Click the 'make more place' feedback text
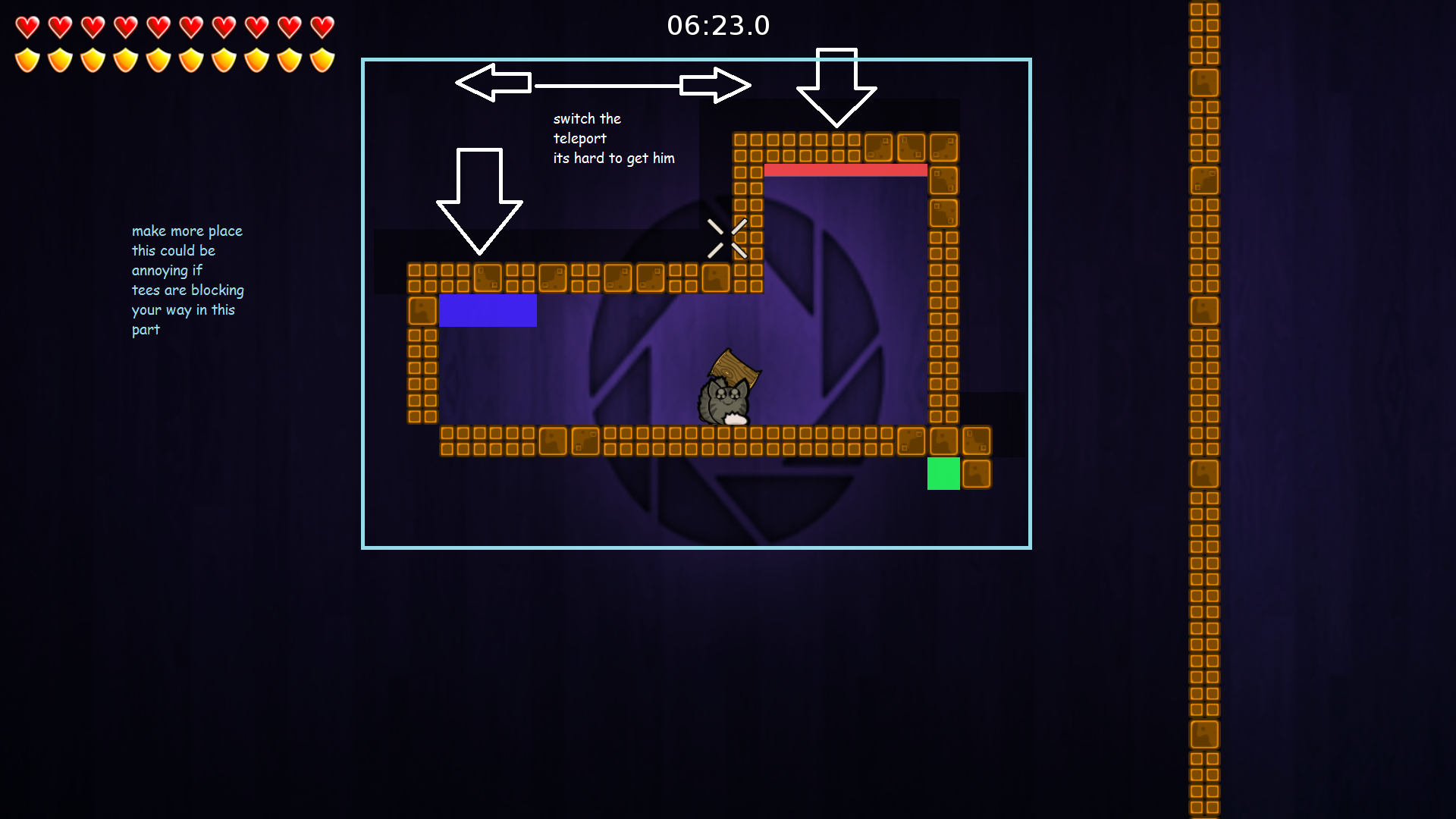The image size is (1456, 819). point(187,280)
